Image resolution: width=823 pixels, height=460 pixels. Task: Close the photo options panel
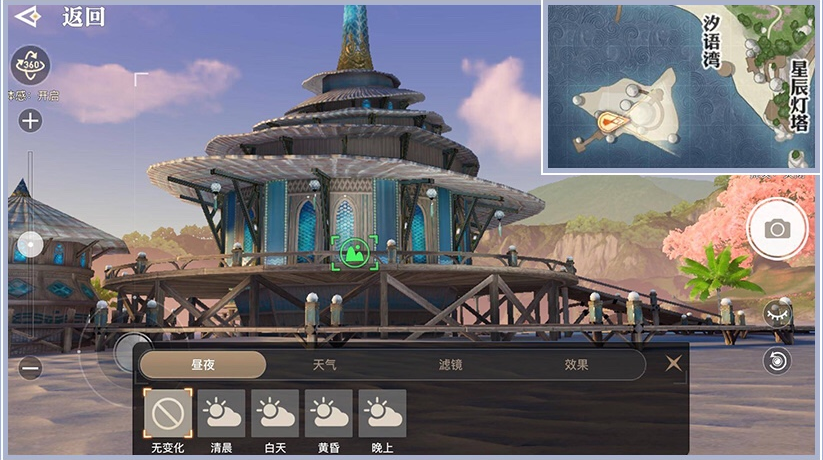coord(674,364)
